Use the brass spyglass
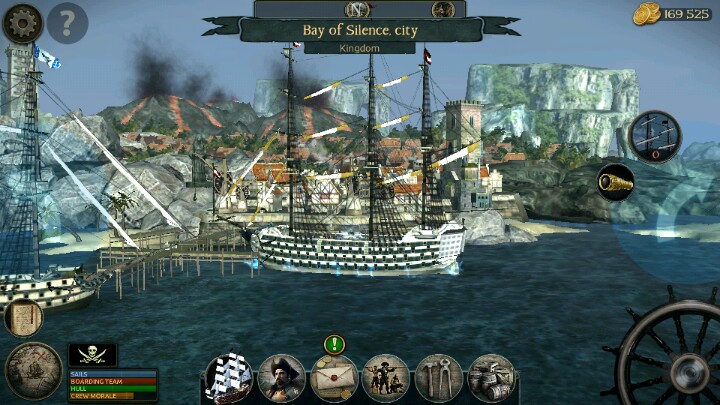Viewport: 720px width, 405px height. 616,181
